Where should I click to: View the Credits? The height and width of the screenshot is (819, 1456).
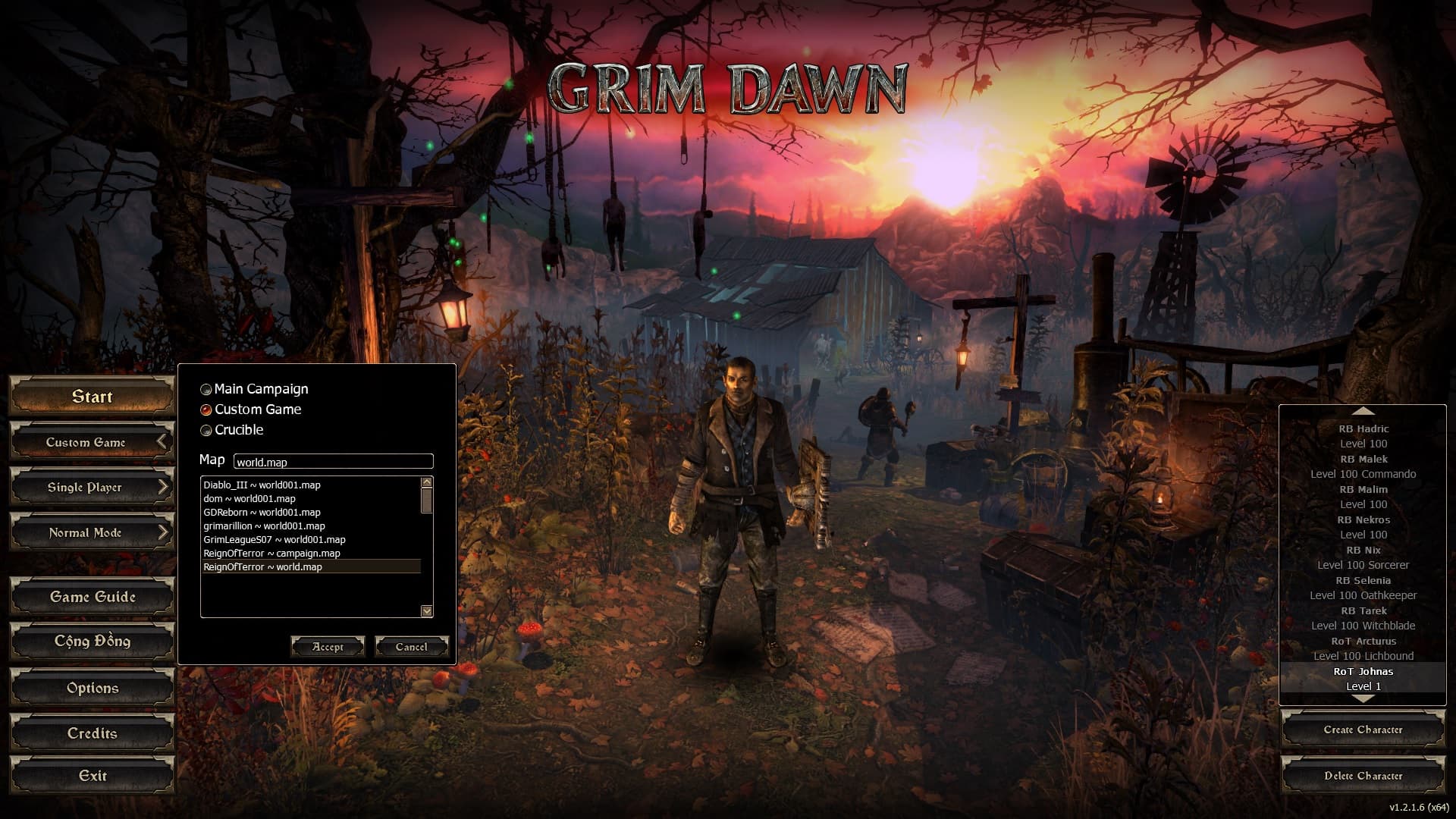92,734
